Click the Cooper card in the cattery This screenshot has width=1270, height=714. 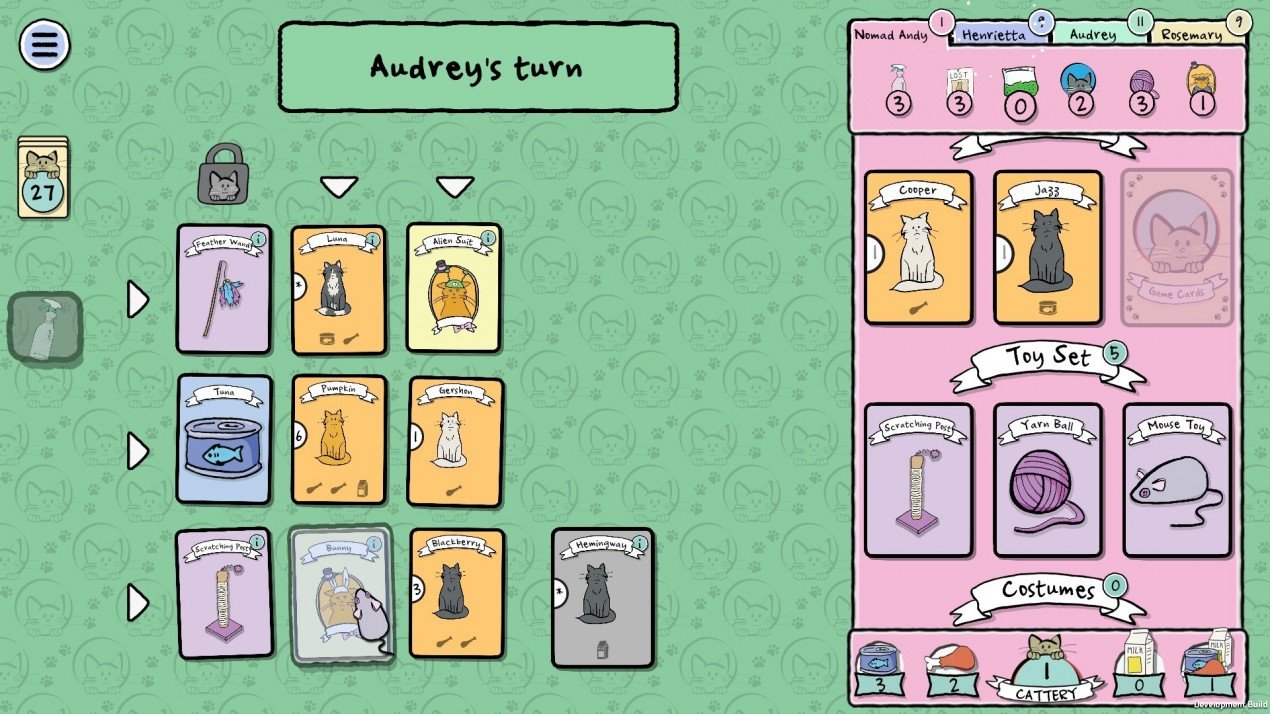coord(918,248)
